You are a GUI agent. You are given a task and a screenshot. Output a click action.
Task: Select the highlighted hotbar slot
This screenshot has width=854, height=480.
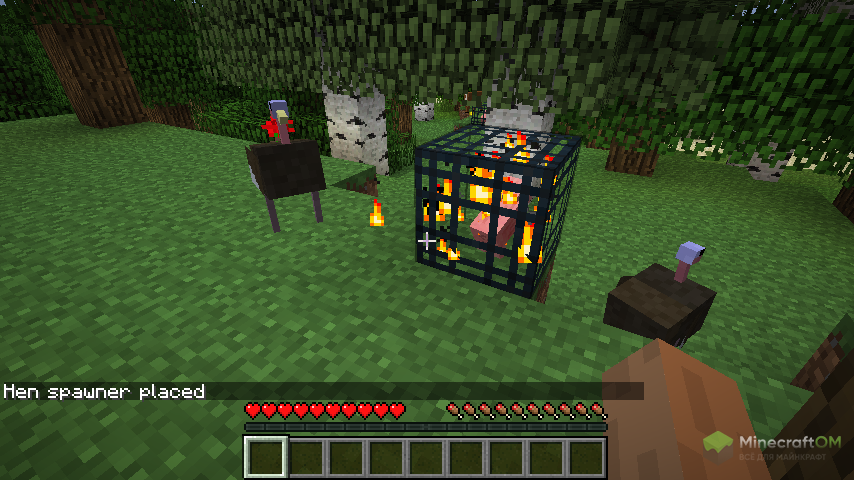266,457
